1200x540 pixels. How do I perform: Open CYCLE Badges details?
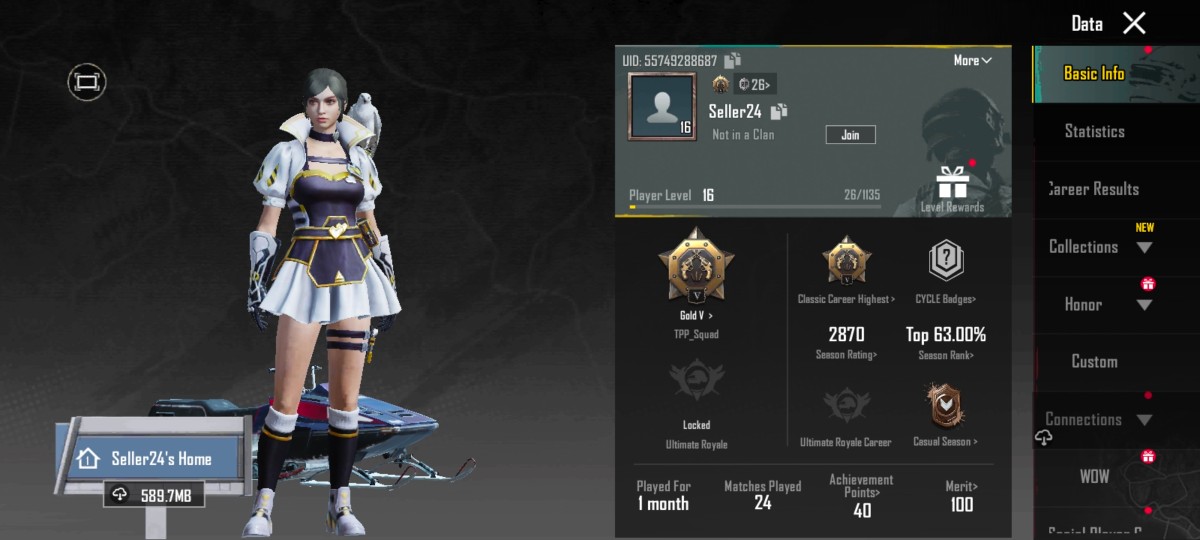point(945,270)
